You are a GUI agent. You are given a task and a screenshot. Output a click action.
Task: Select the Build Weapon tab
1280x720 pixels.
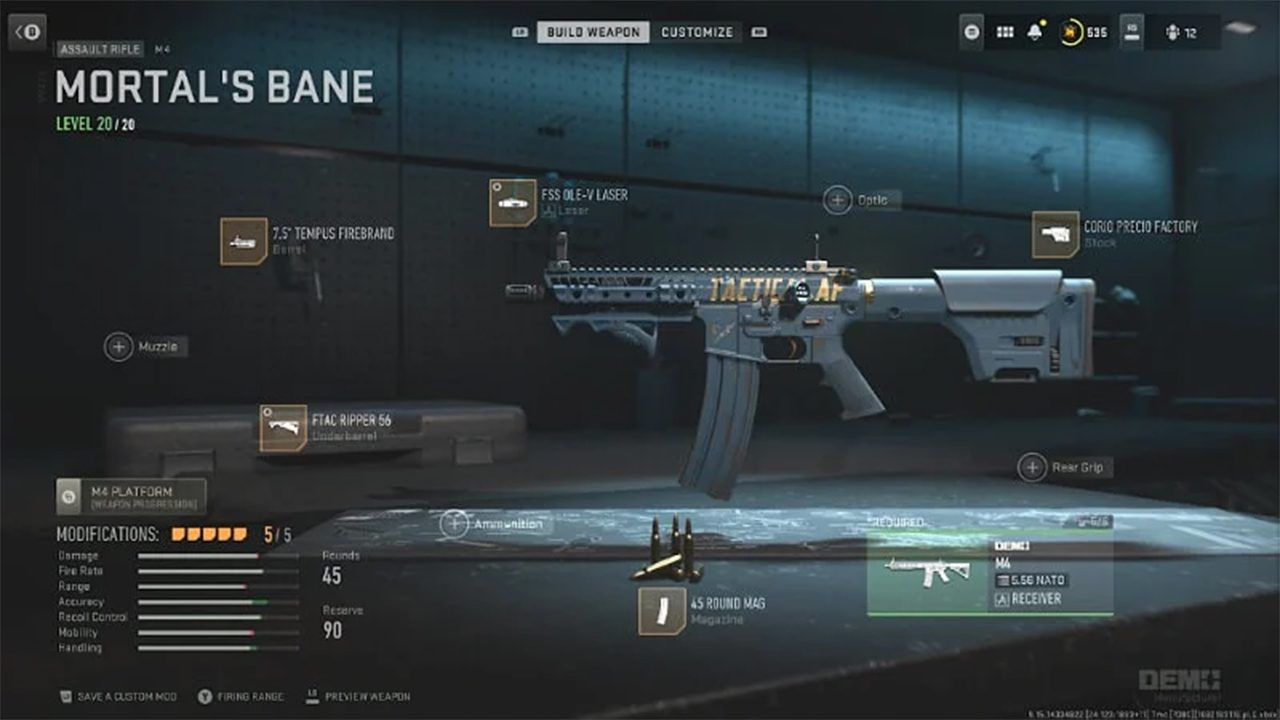593,32
